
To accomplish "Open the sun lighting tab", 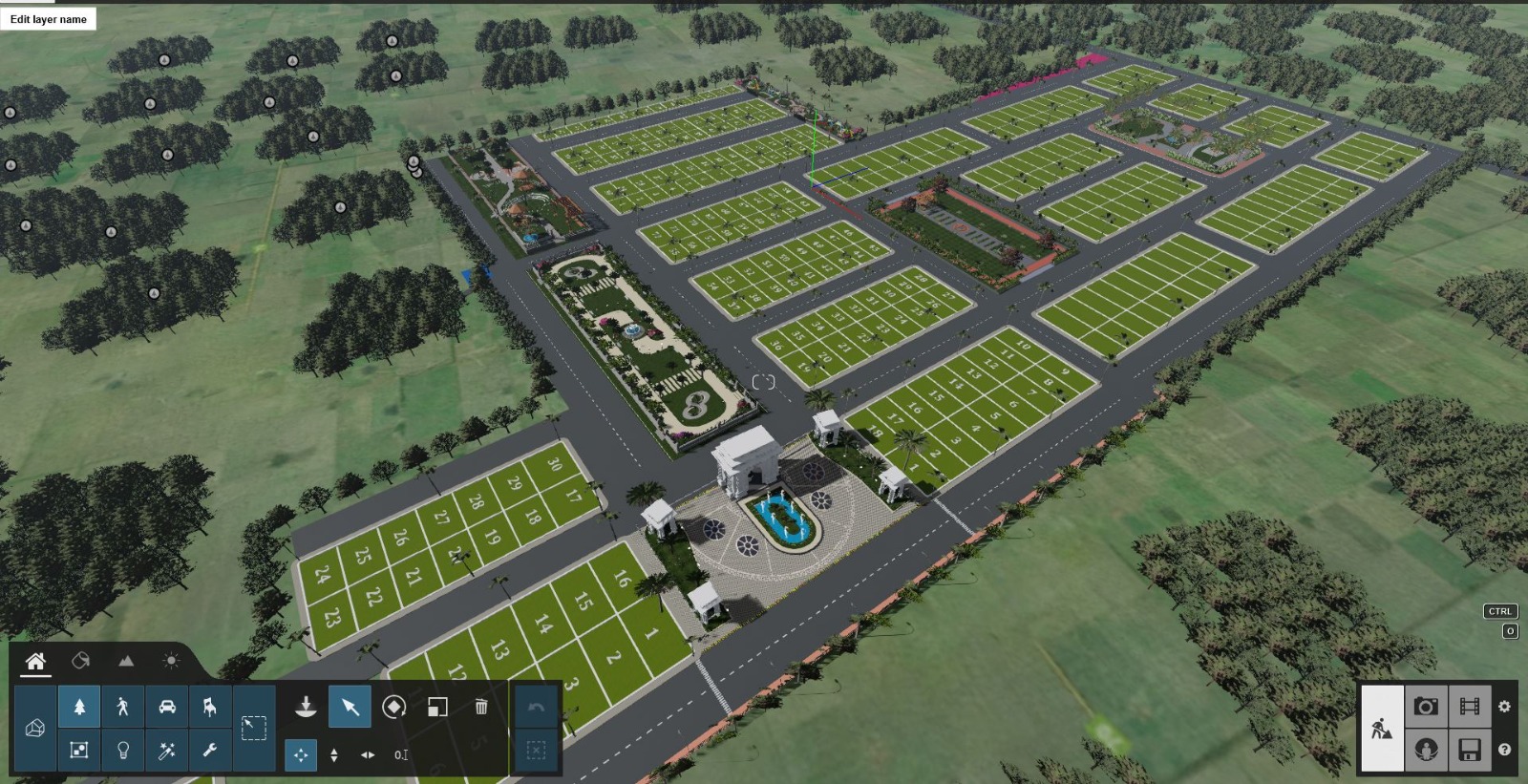I will (x=170, y=660).
